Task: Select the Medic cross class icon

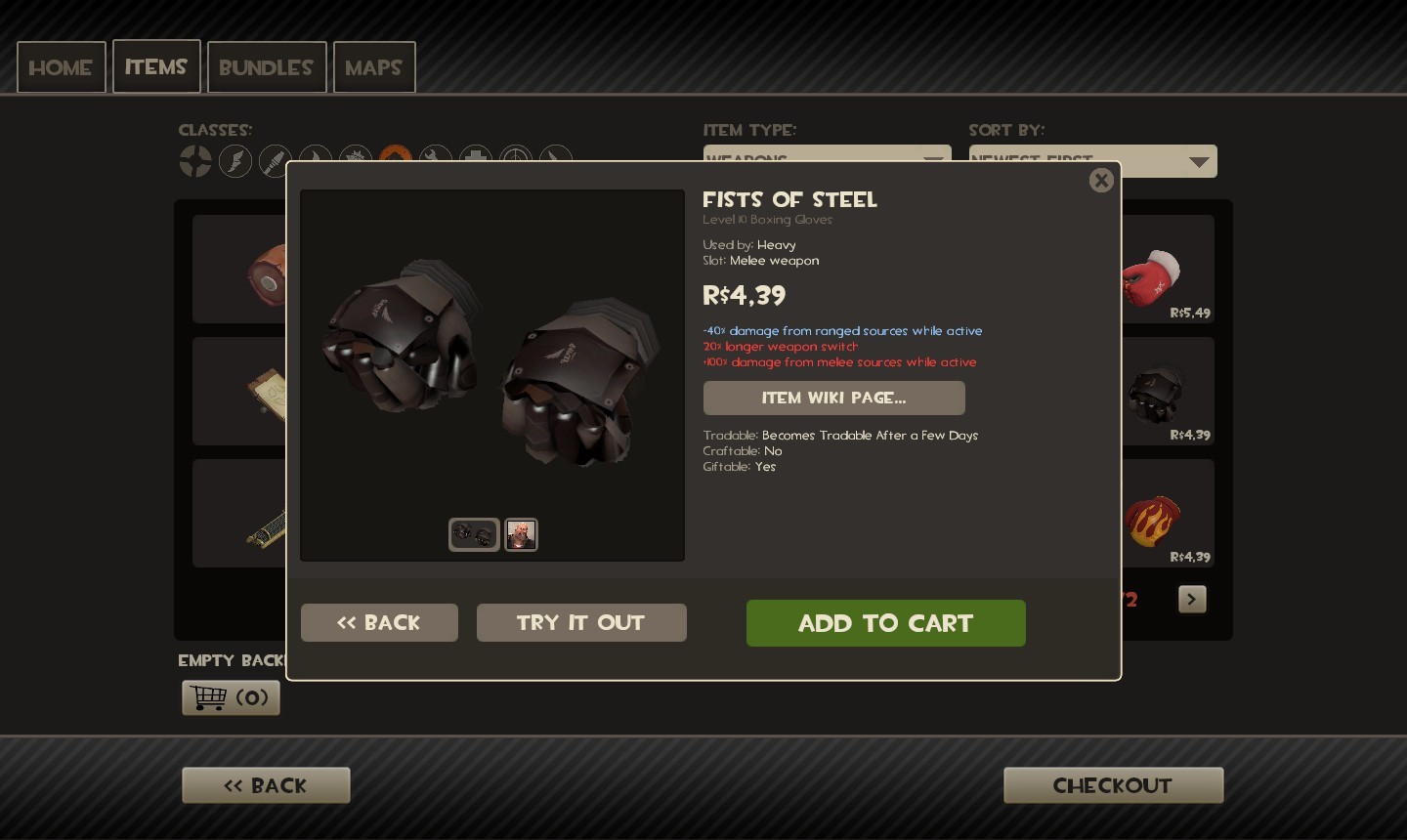Action: (476, 160)
